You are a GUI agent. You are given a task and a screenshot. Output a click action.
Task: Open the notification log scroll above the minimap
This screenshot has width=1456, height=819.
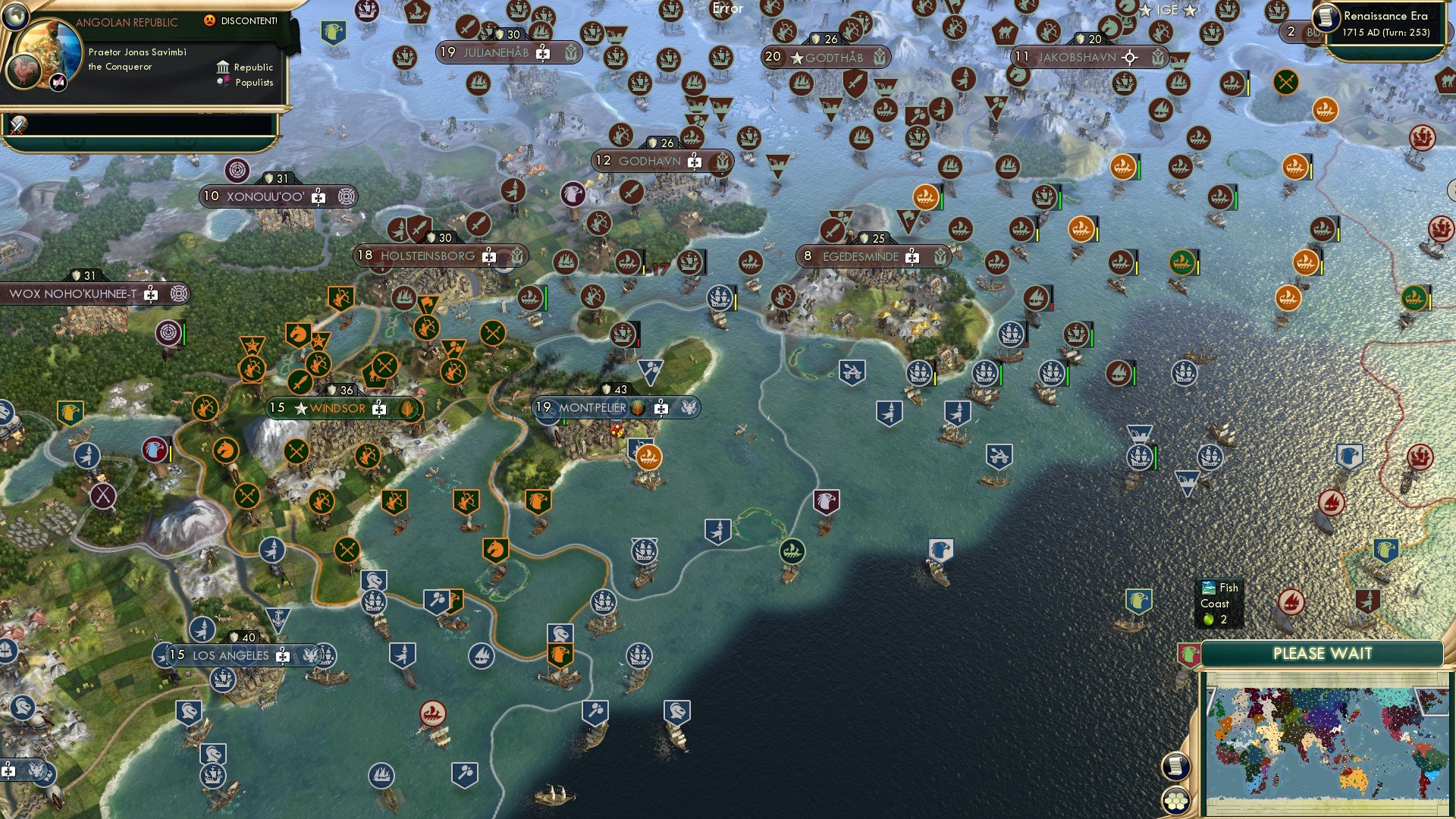click(1176, 767)
